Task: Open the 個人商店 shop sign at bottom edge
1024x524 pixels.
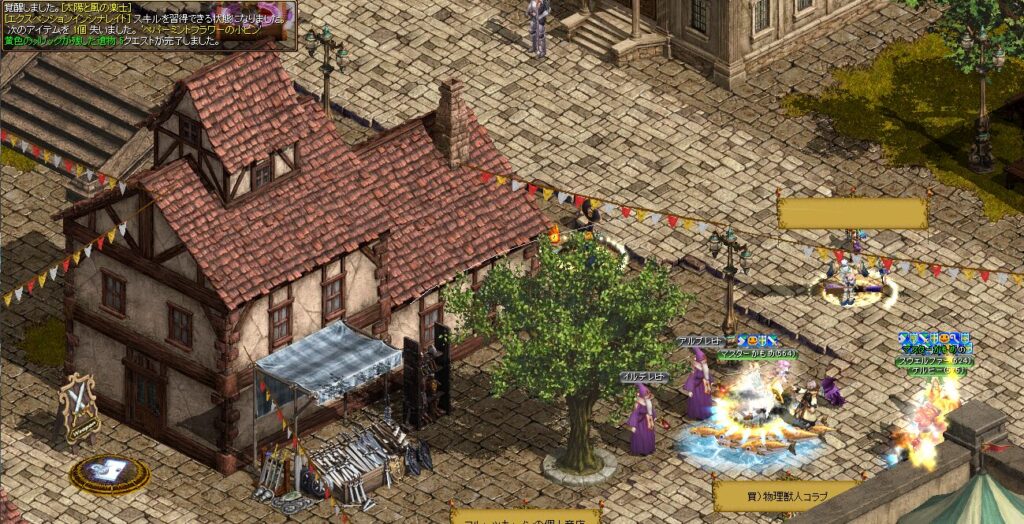Action: 526,517
